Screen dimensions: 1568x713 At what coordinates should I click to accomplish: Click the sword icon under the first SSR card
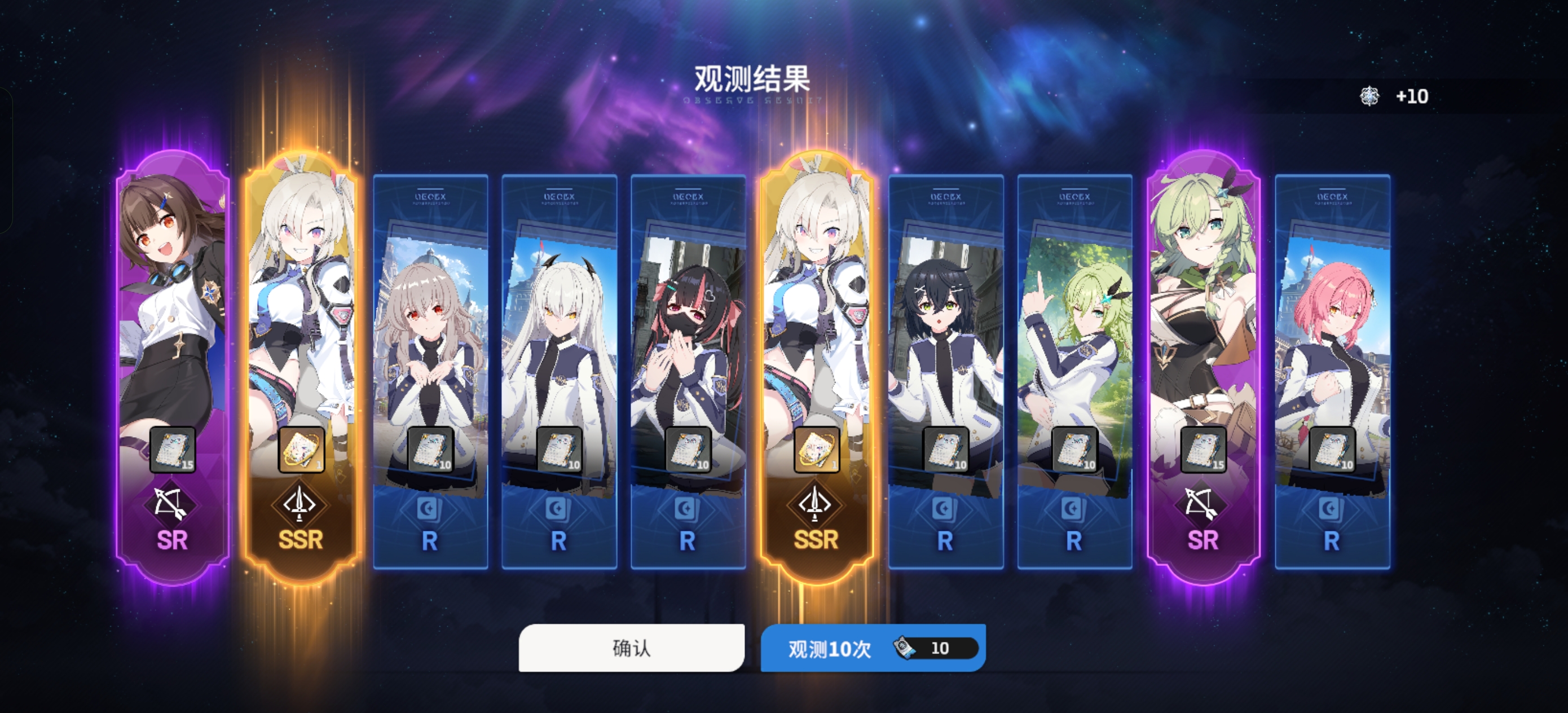[300, 504]
